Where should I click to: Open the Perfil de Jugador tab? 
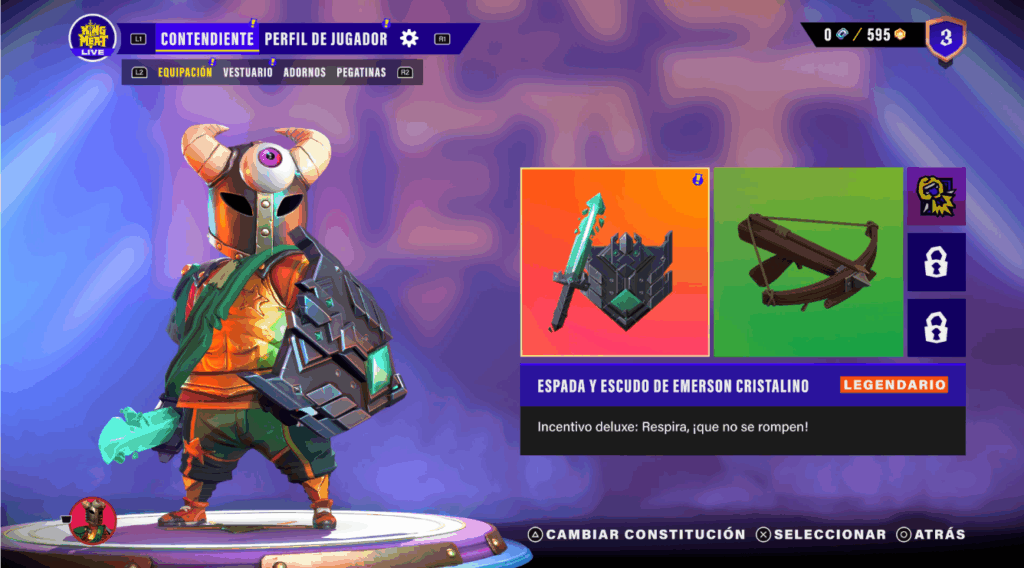(x=325, y=39)
